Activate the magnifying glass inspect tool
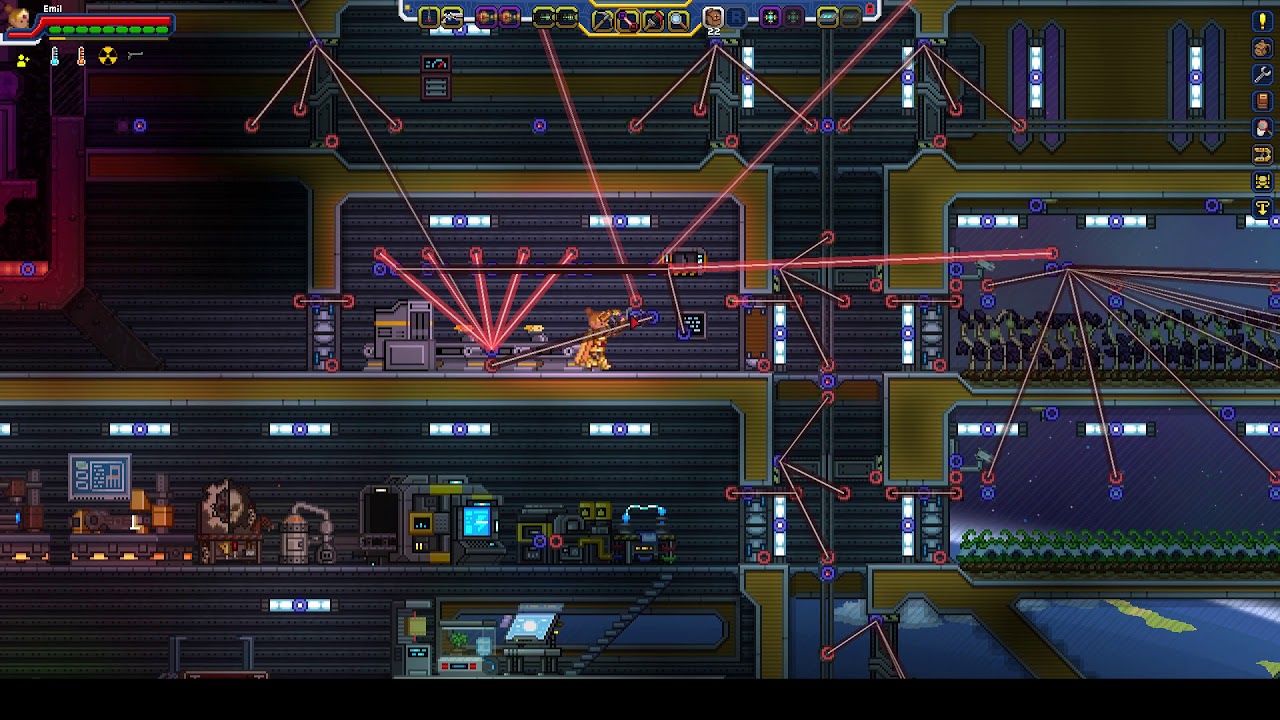 [x=677, y=18]
